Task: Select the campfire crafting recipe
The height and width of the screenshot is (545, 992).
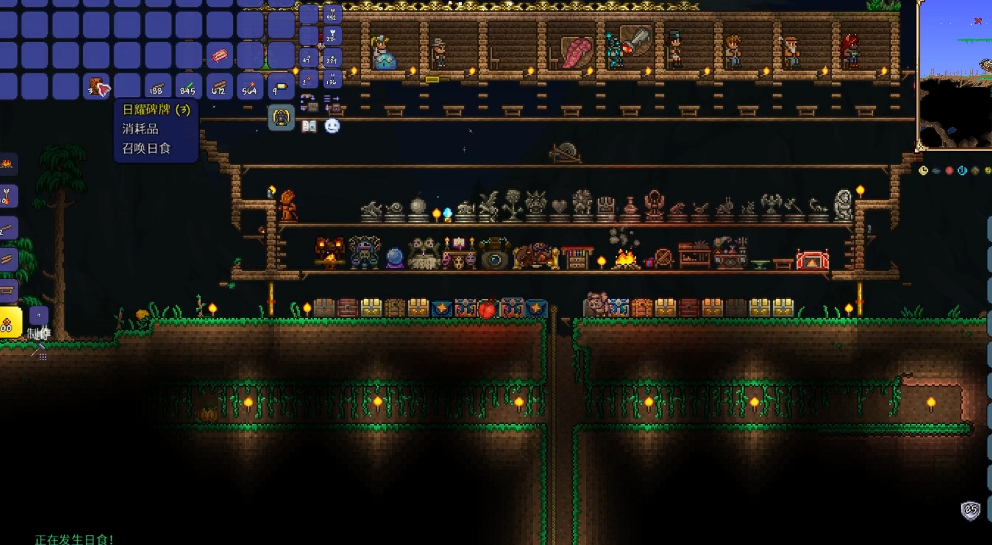Action: tap(8, 162)
